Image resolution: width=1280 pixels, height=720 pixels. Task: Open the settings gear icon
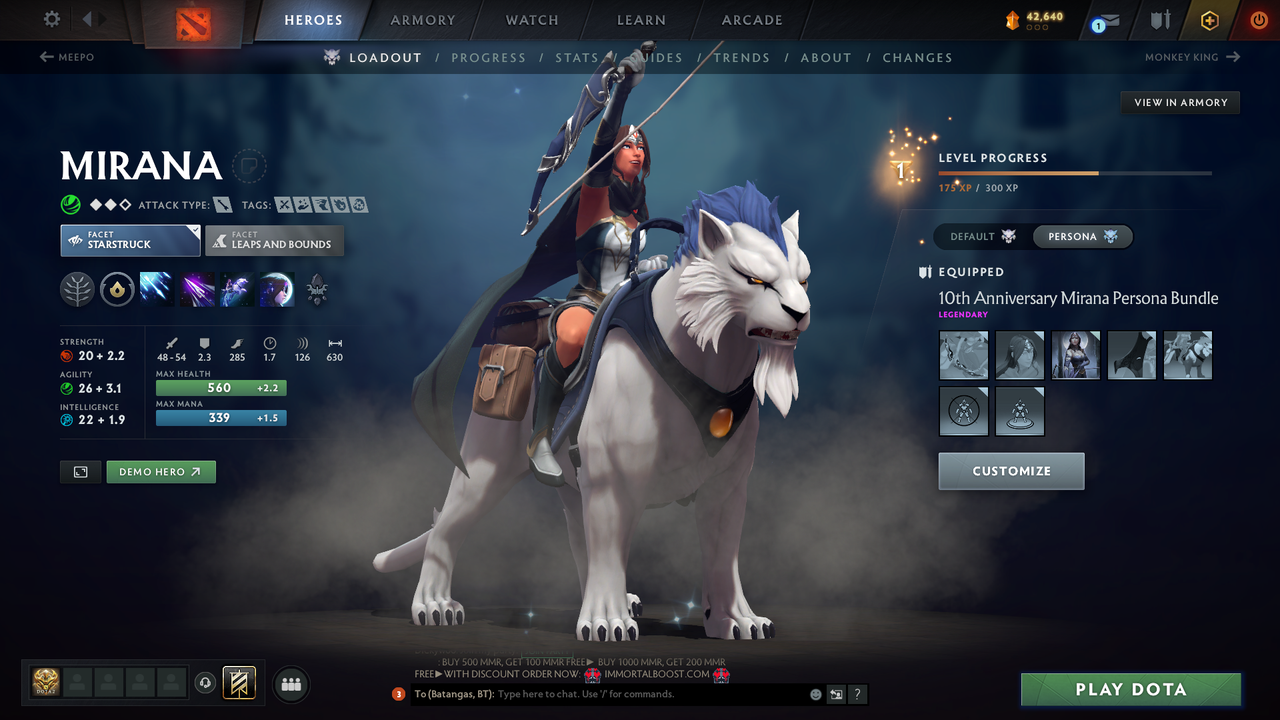point(52,19)
